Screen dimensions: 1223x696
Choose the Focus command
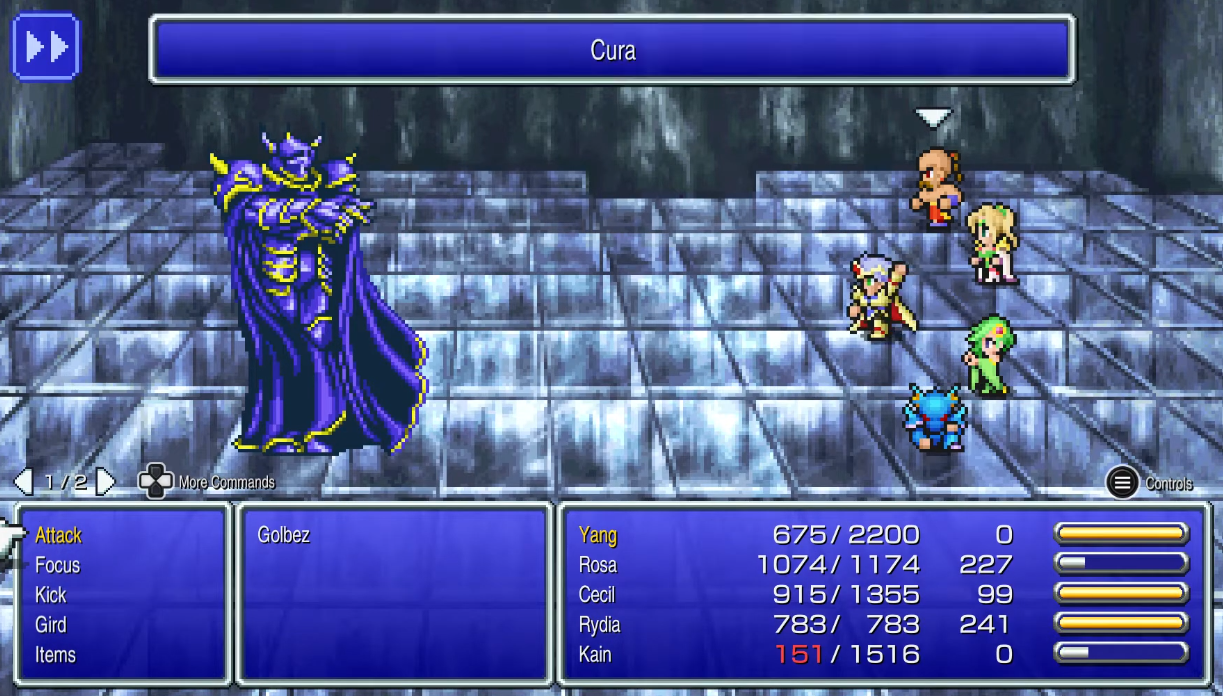(x=57, y=566)
